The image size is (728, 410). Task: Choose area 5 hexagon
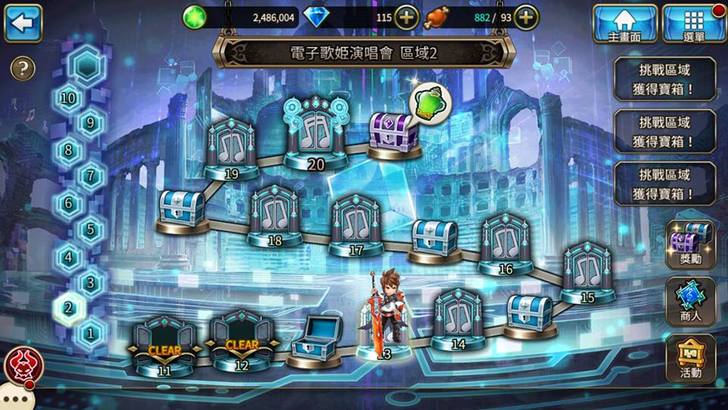click(92, 229)
